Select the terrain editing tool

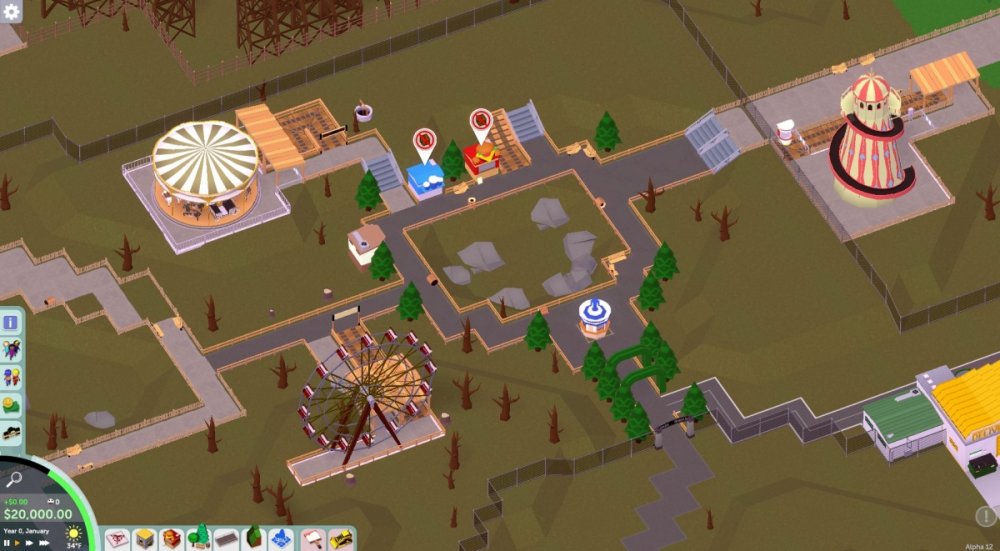pyautogui.click(x=255, y=538)
